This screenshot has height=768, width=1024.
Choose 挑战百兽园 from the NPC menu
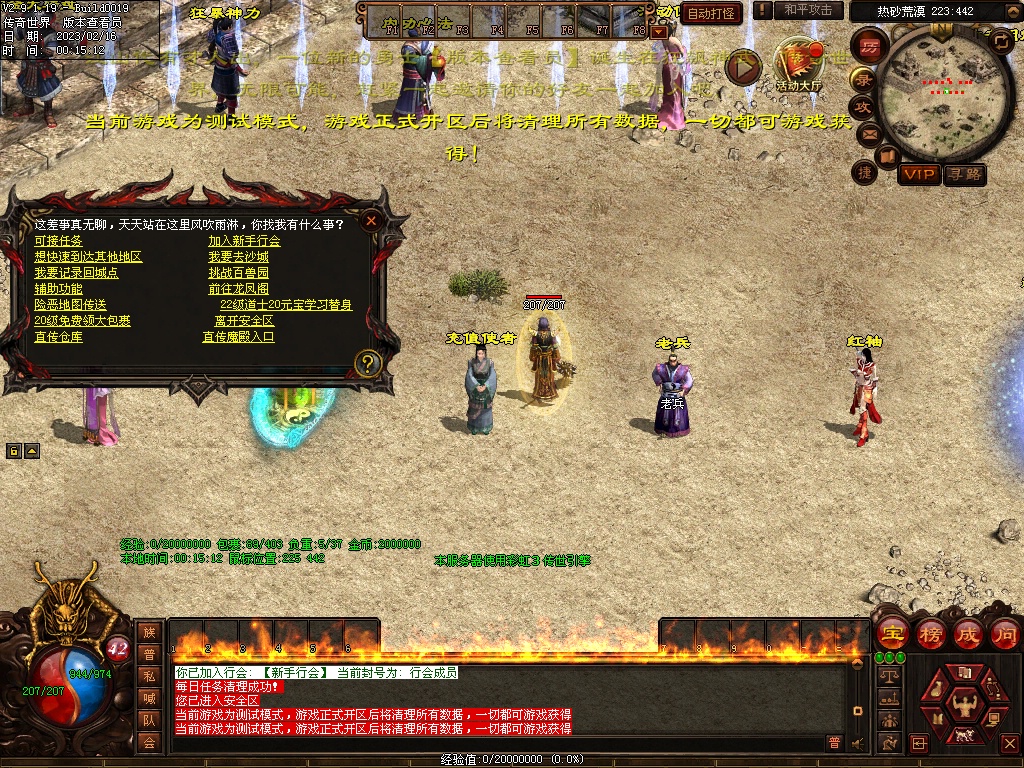(238, 273)
